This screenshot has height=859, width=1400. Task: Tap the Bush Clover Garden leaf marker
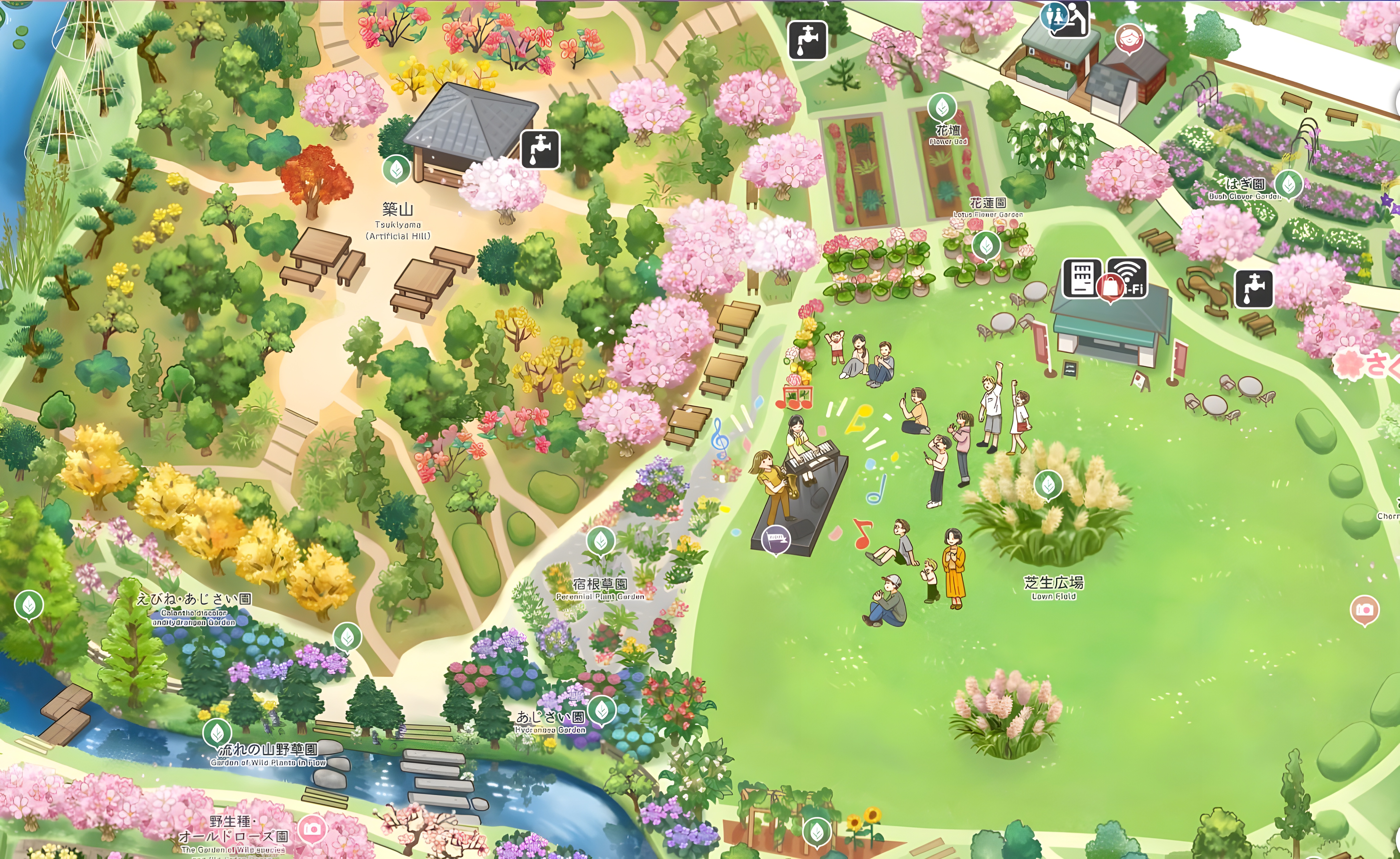pyautogui.click(x=1289, y=184)
